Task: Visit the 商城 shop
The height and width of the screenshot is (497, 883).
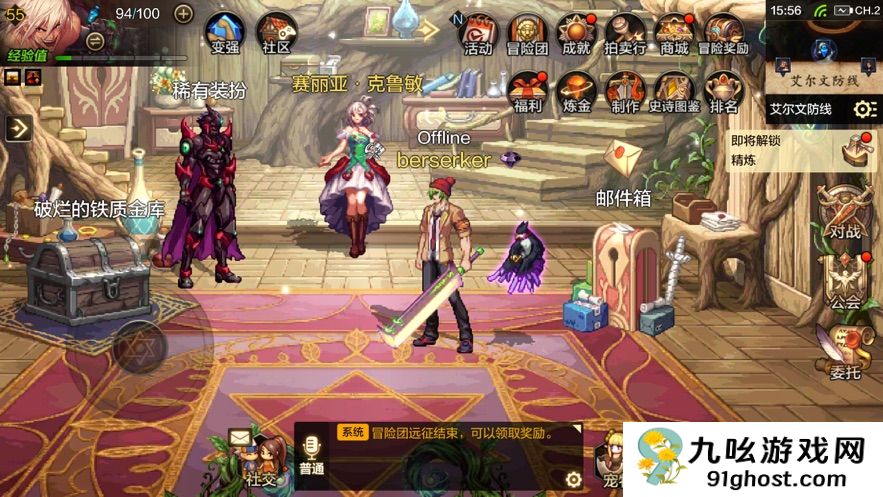Action: [x=674, y=33]
